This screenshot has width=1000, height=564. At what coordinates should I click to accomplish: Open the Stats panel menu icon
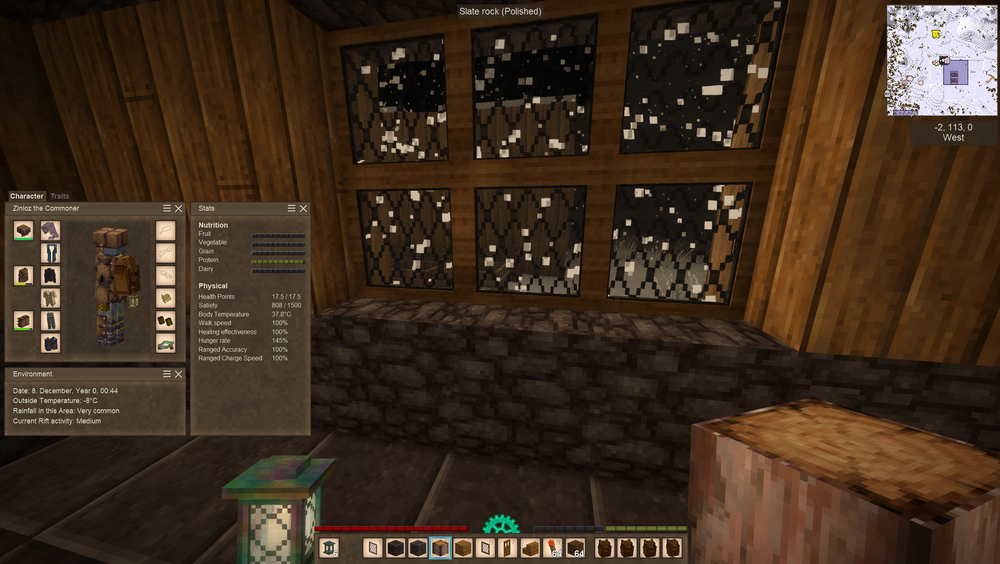(x=292, y=208)
